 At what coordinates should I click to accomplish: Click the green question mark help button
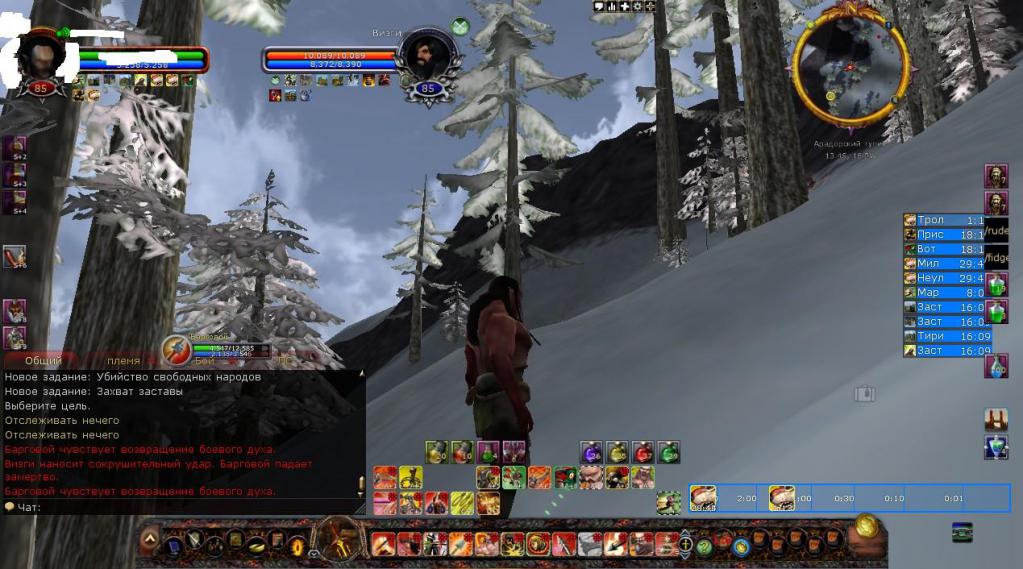704,547
